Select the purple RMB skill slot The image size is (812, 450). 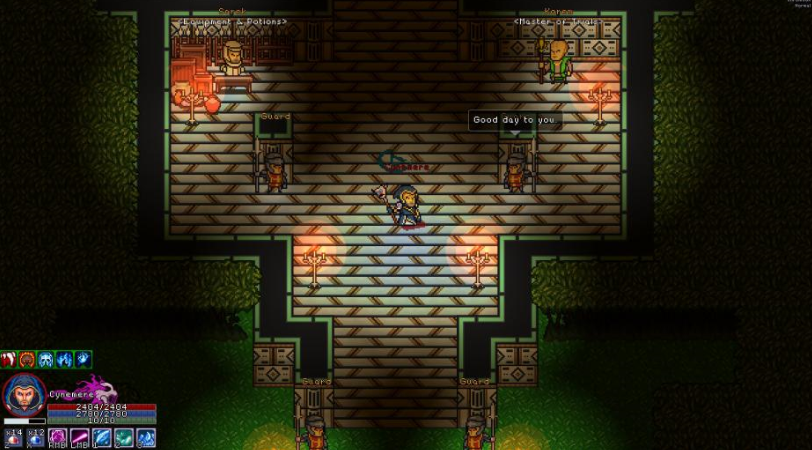coord(58,438)
